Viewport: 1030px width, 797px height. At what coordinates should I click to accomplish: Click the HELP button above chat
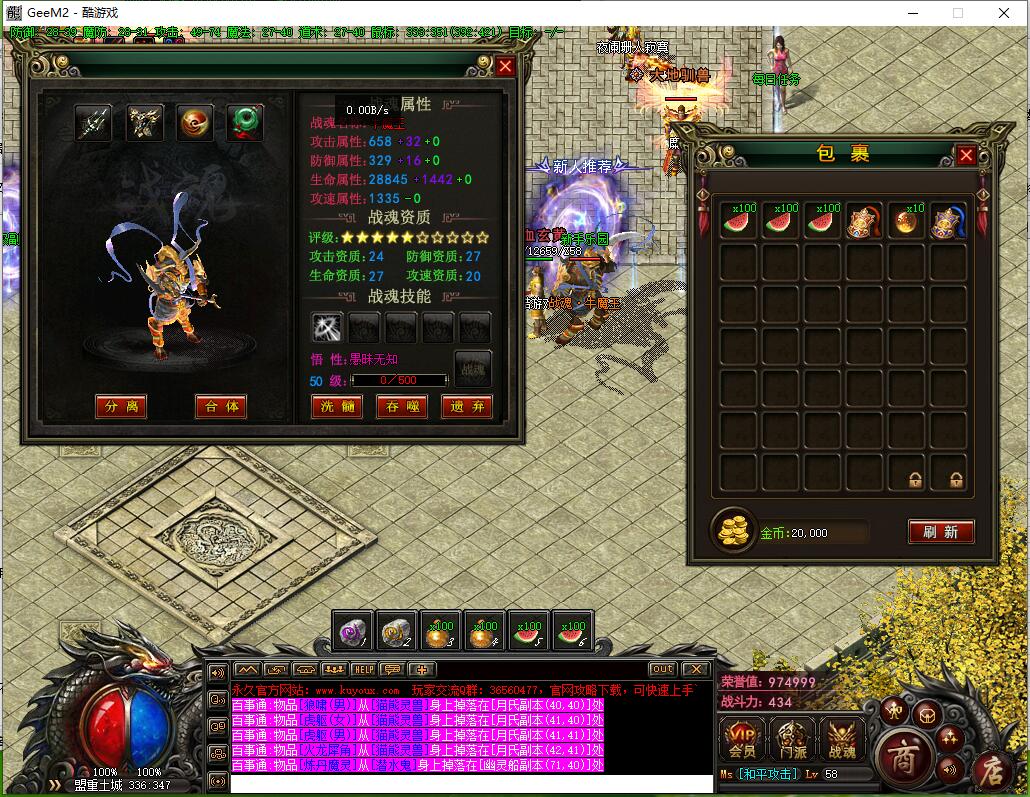(x=363, y=669)
